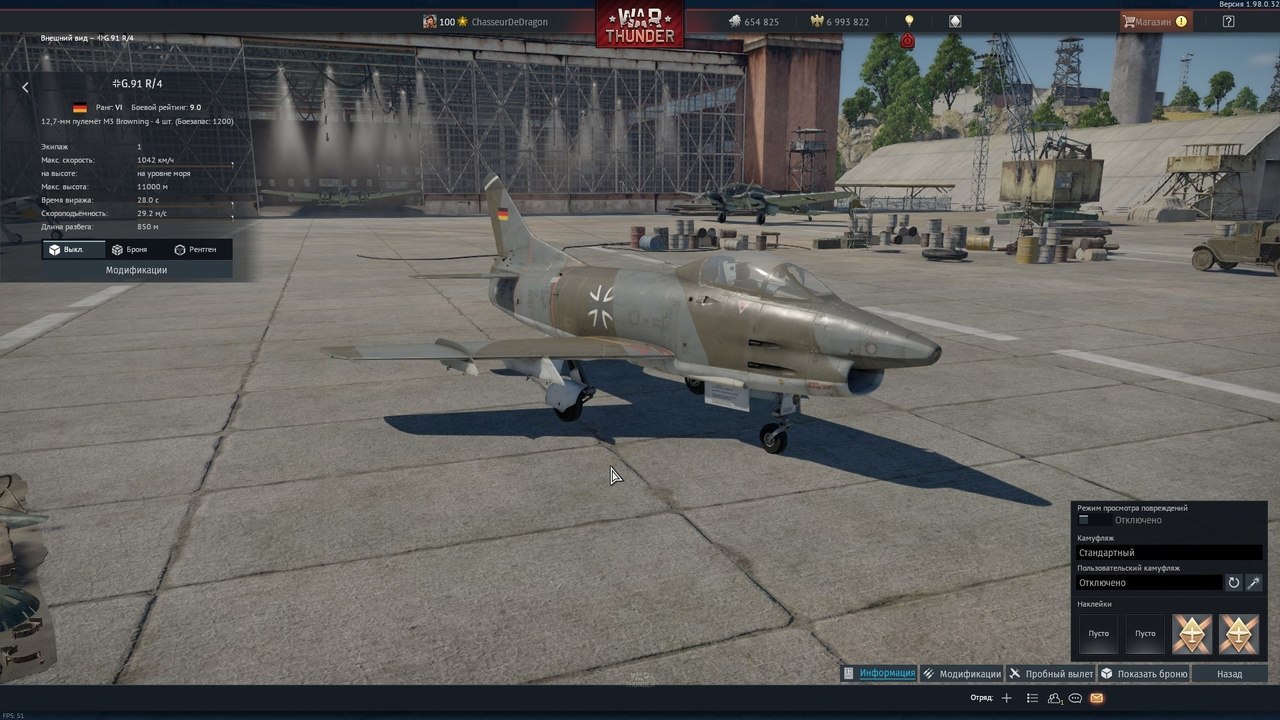Go back with the Назад button
Screen dimensions: 1280x720
coord(1229,674)
